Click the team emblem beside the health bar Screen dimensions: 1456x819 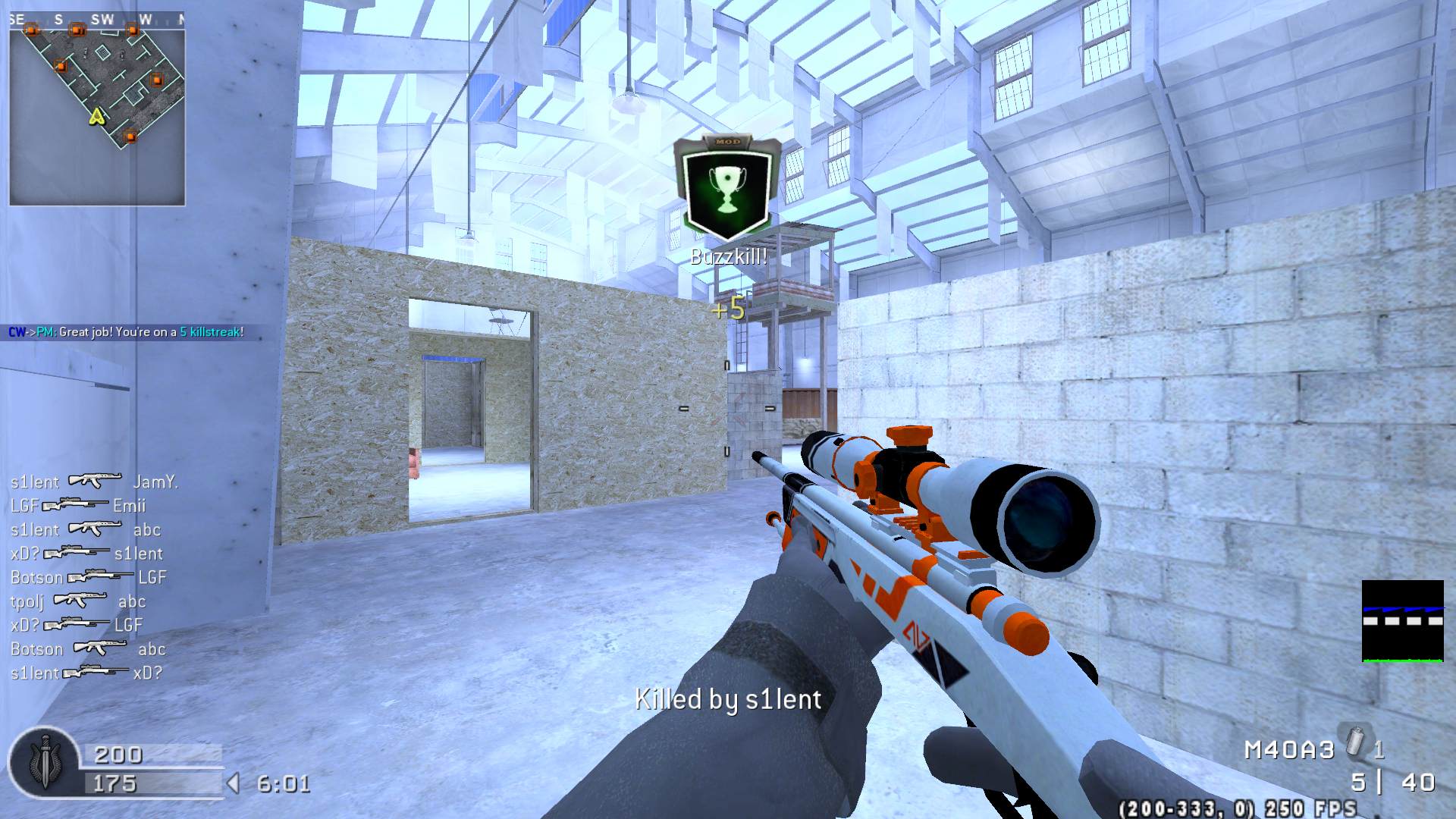pyautogui.click(x=44, y=762)
